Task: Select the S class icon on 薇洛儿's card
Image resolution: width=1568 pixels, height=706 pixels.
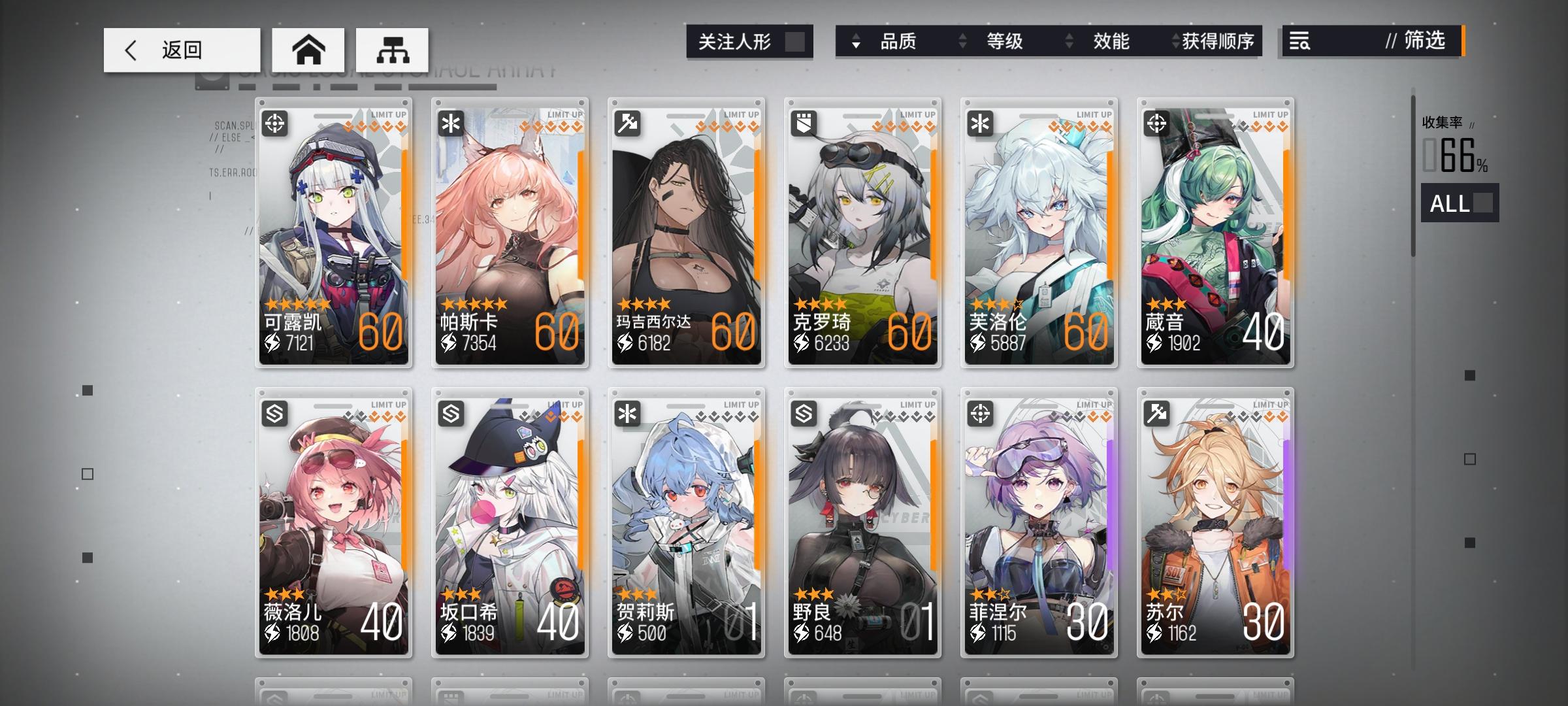Action: 275,414
